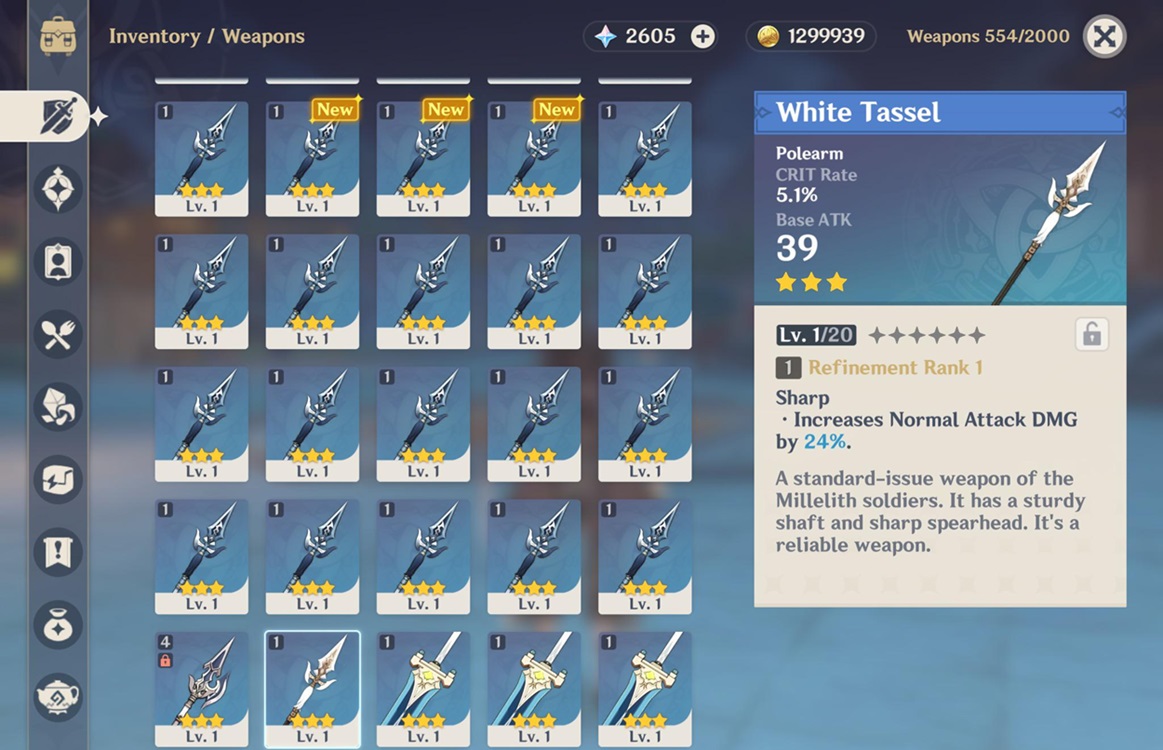Switch to Character Development Items tab
The image size is (1163, 750).
(58, 262)
